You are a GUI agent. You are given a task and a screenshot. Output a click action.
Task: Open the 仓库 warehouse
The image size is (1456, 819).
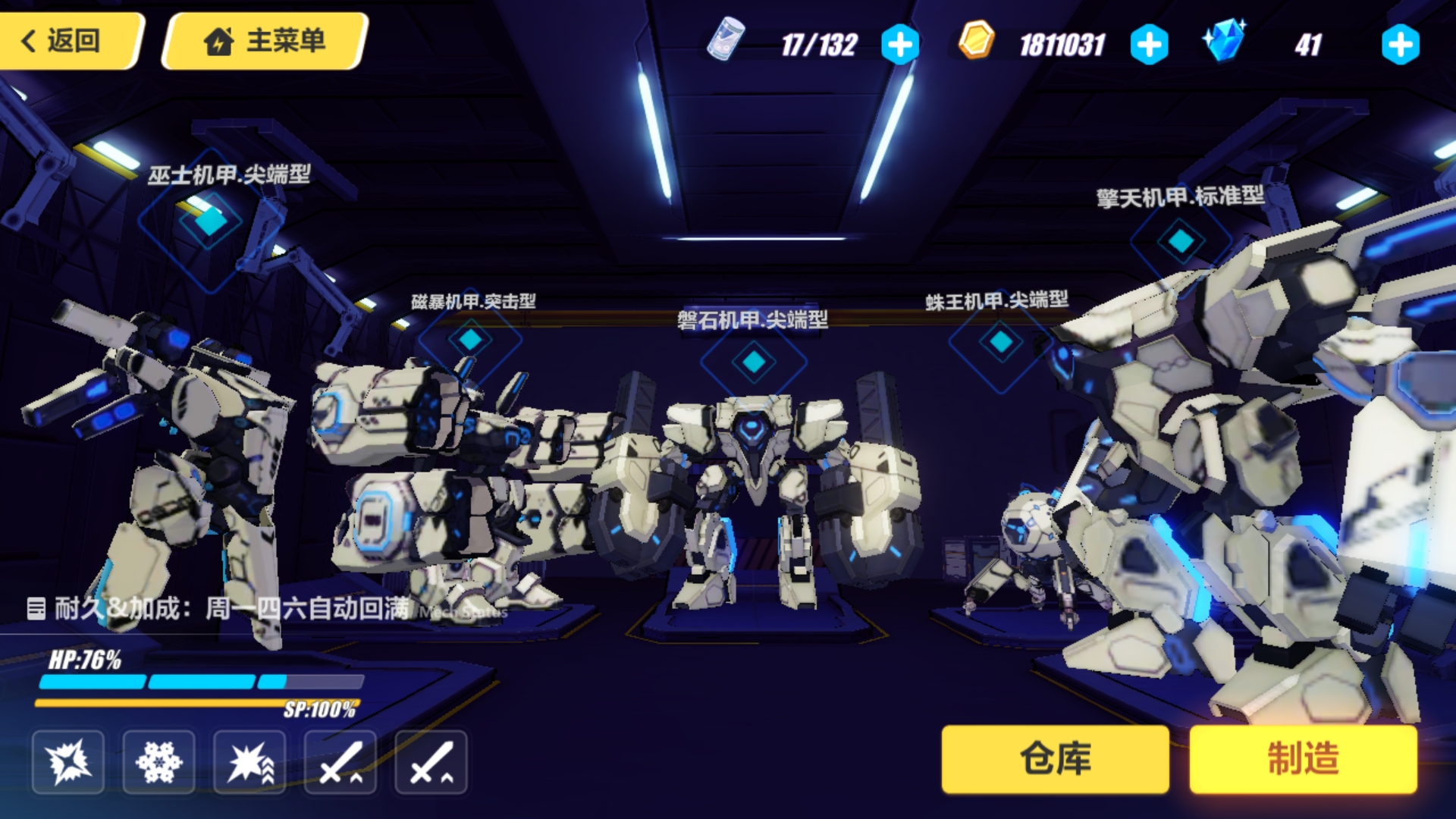[1056, 759]
